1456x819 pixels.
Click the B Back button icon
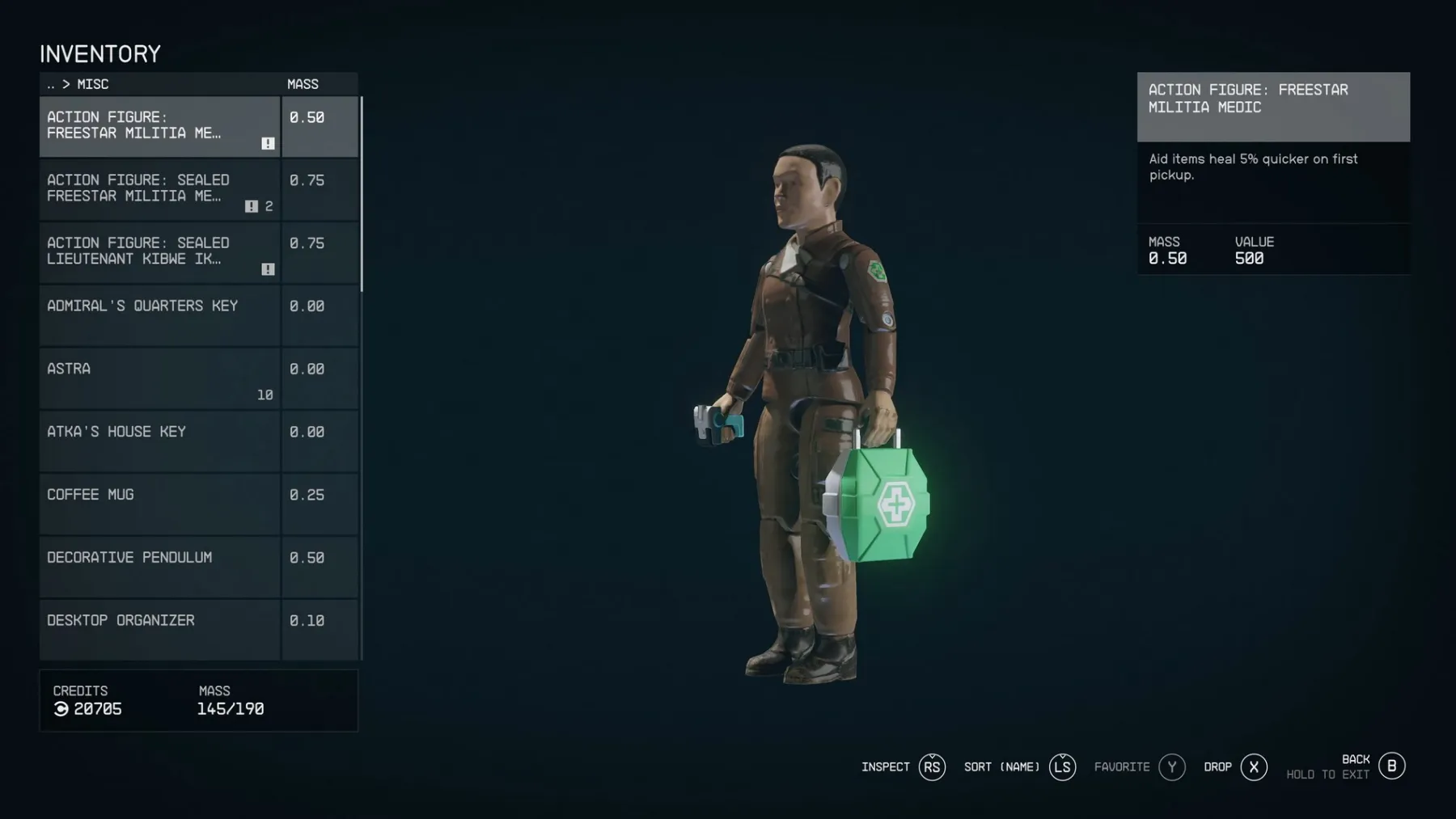tap(1391, 766)
